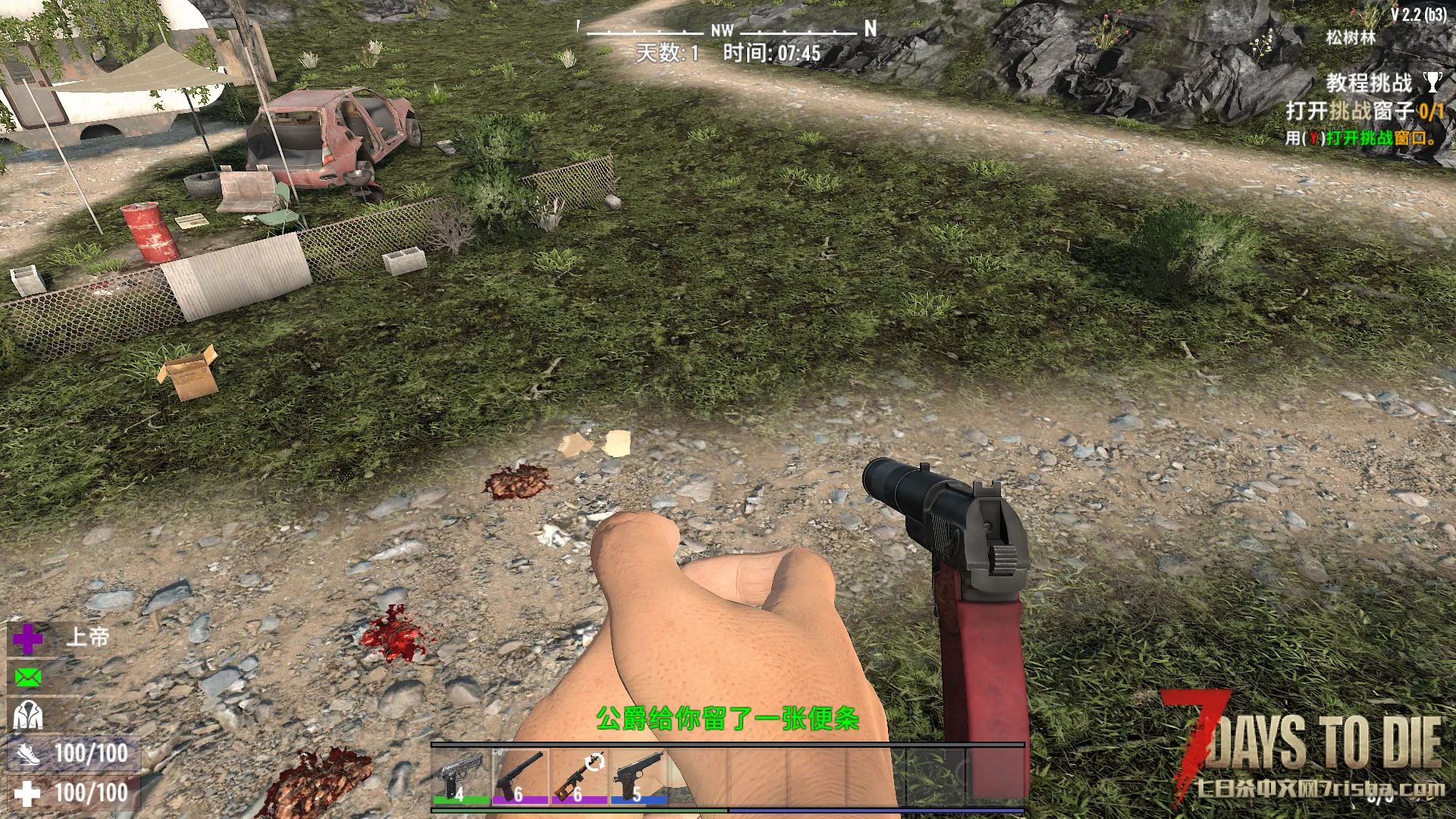
Task: Click the trophy icon beside 教程挑战
Action: (1432, 82)
